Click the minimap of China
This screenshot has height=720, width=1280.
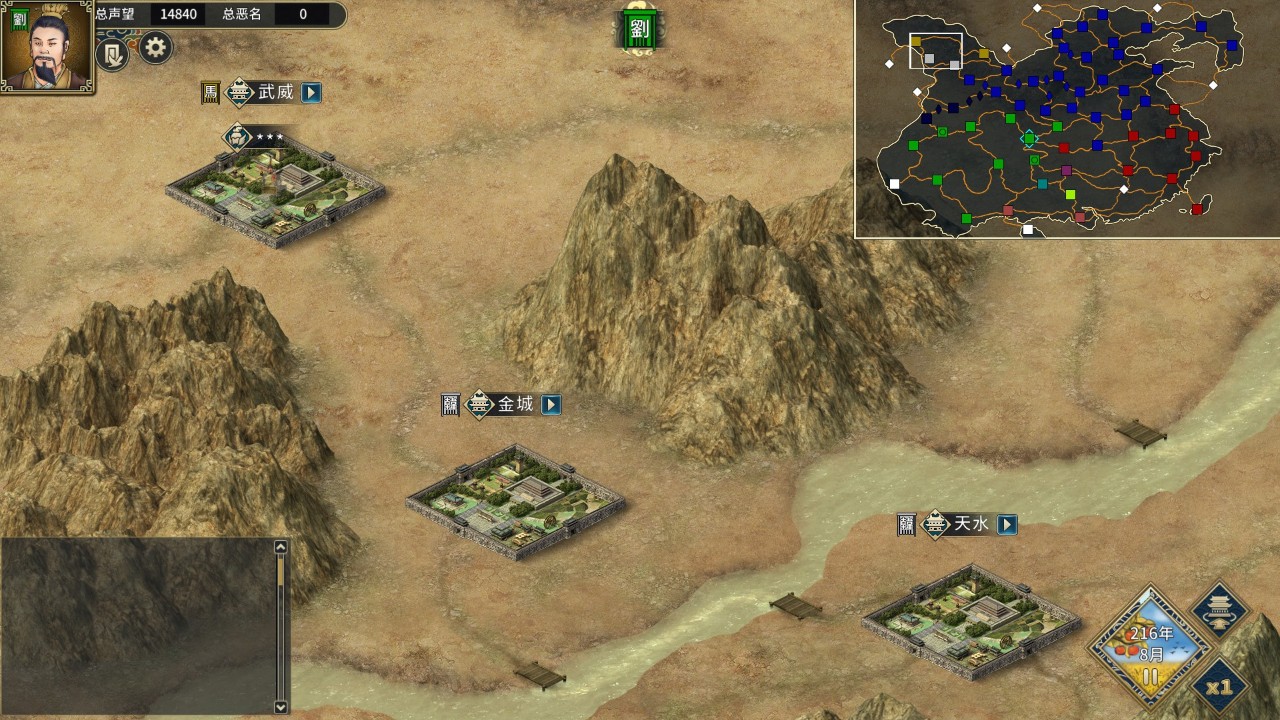(x=1066, y=119)
